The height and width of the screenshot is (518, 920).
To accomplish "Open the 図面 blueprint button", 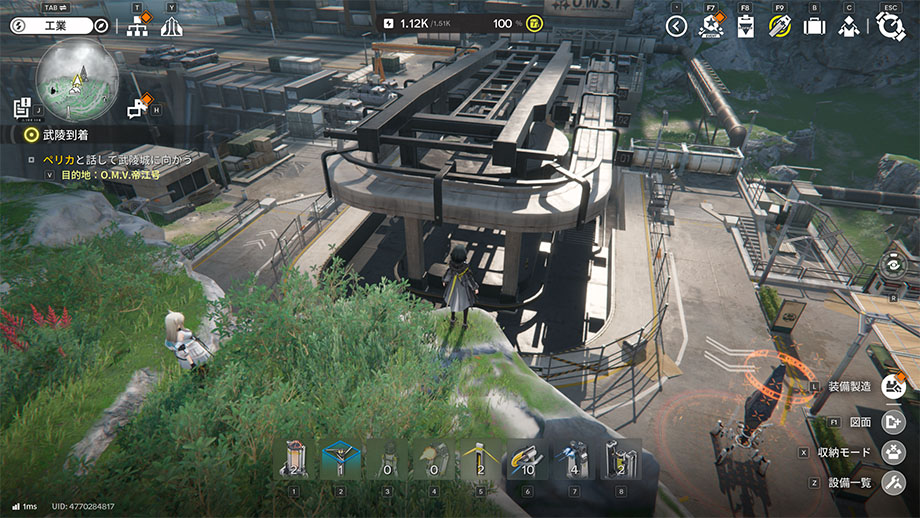I will click(x=892, y=422).
